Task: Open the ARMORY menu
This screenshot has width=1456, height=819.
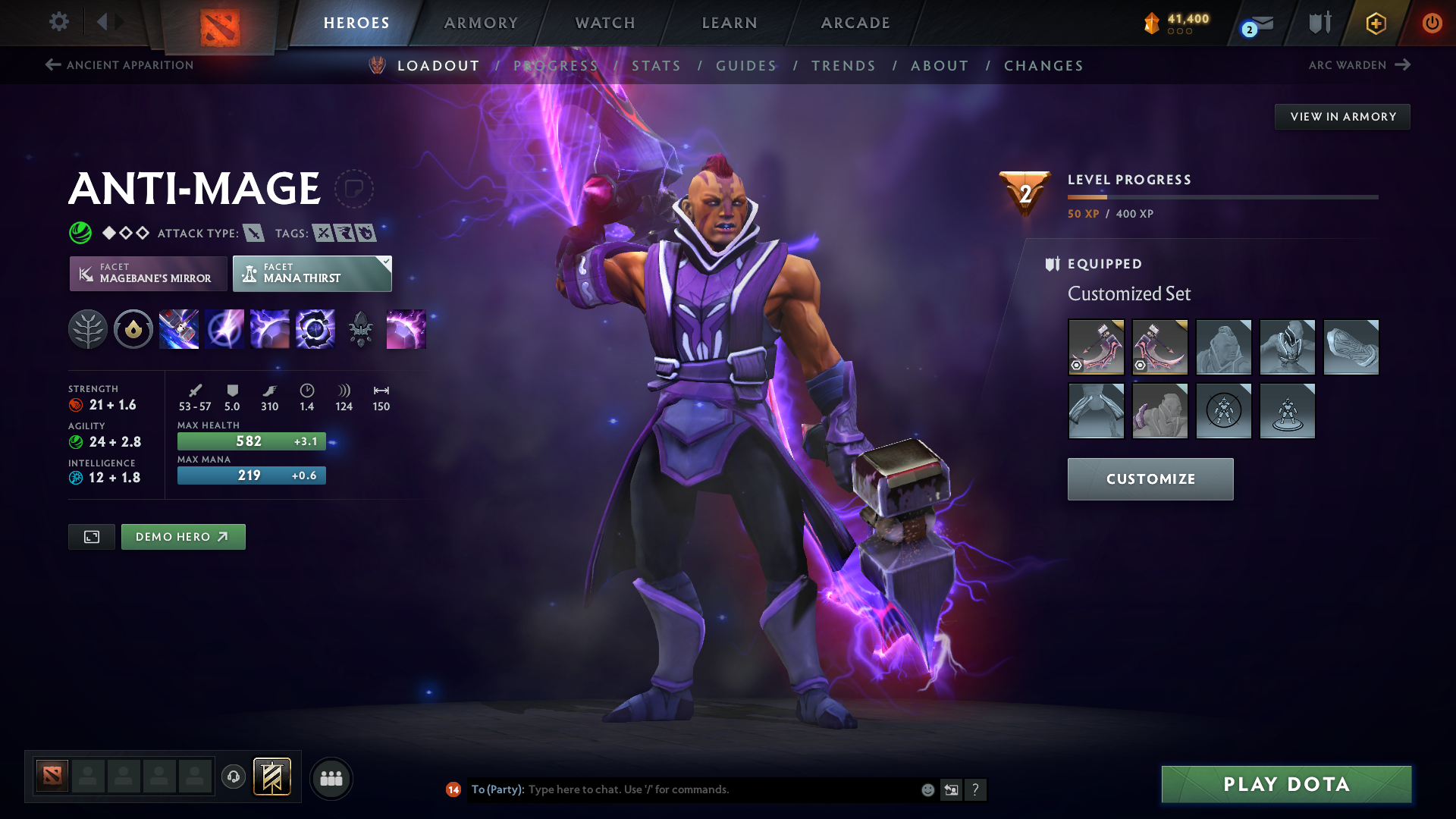Action: 480,23
